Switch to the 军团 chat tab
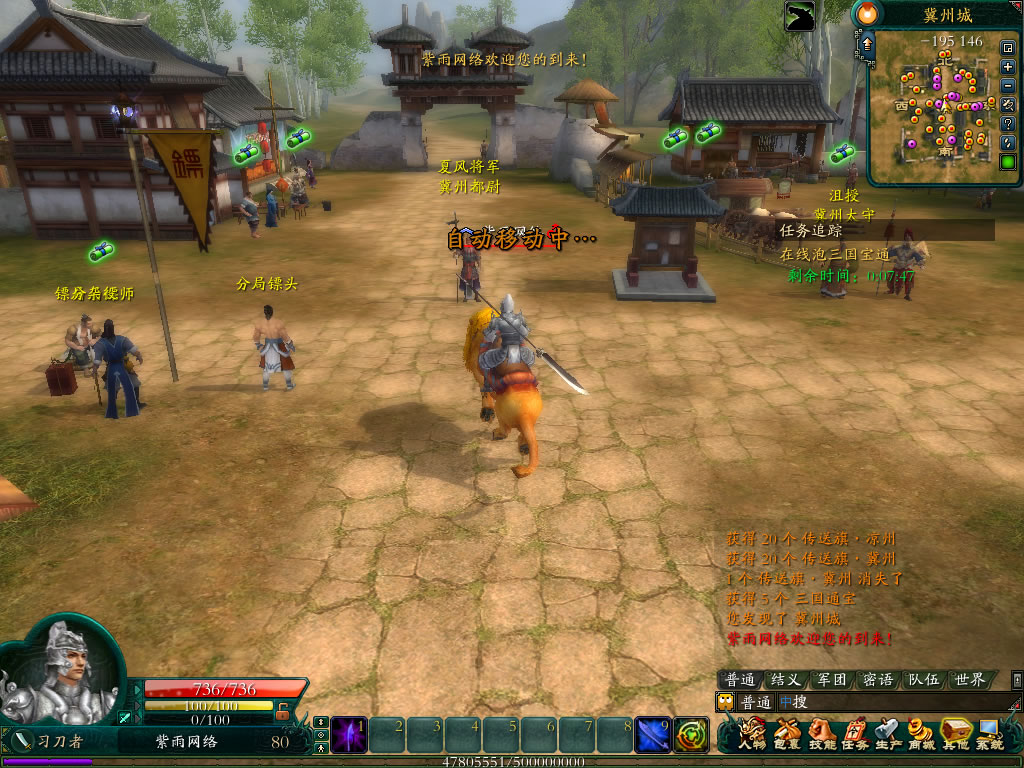Image resolution: width=1024 pixels, height=768 pixels. pyautogui.click(x=832, y=680)
